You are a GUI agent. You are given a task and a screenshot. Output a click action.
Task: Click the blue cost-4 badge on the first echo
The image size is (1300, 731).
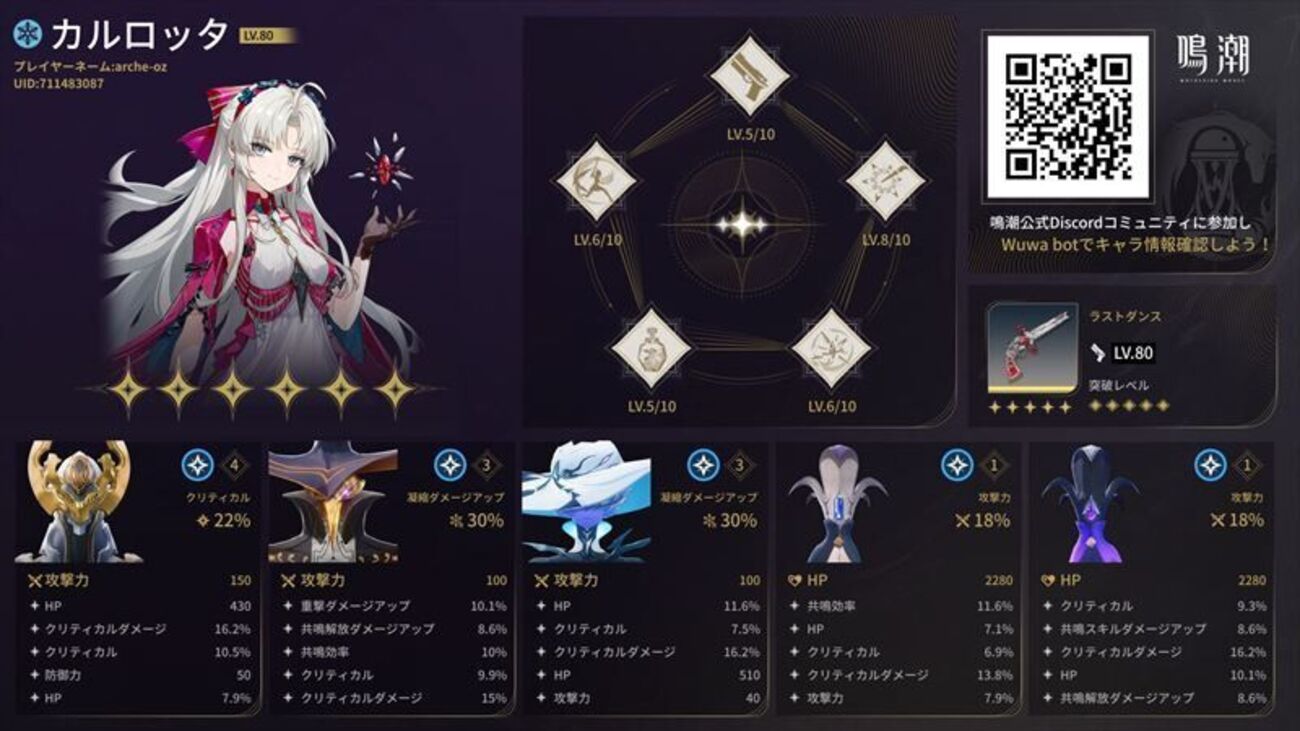(x=200, y=463)
